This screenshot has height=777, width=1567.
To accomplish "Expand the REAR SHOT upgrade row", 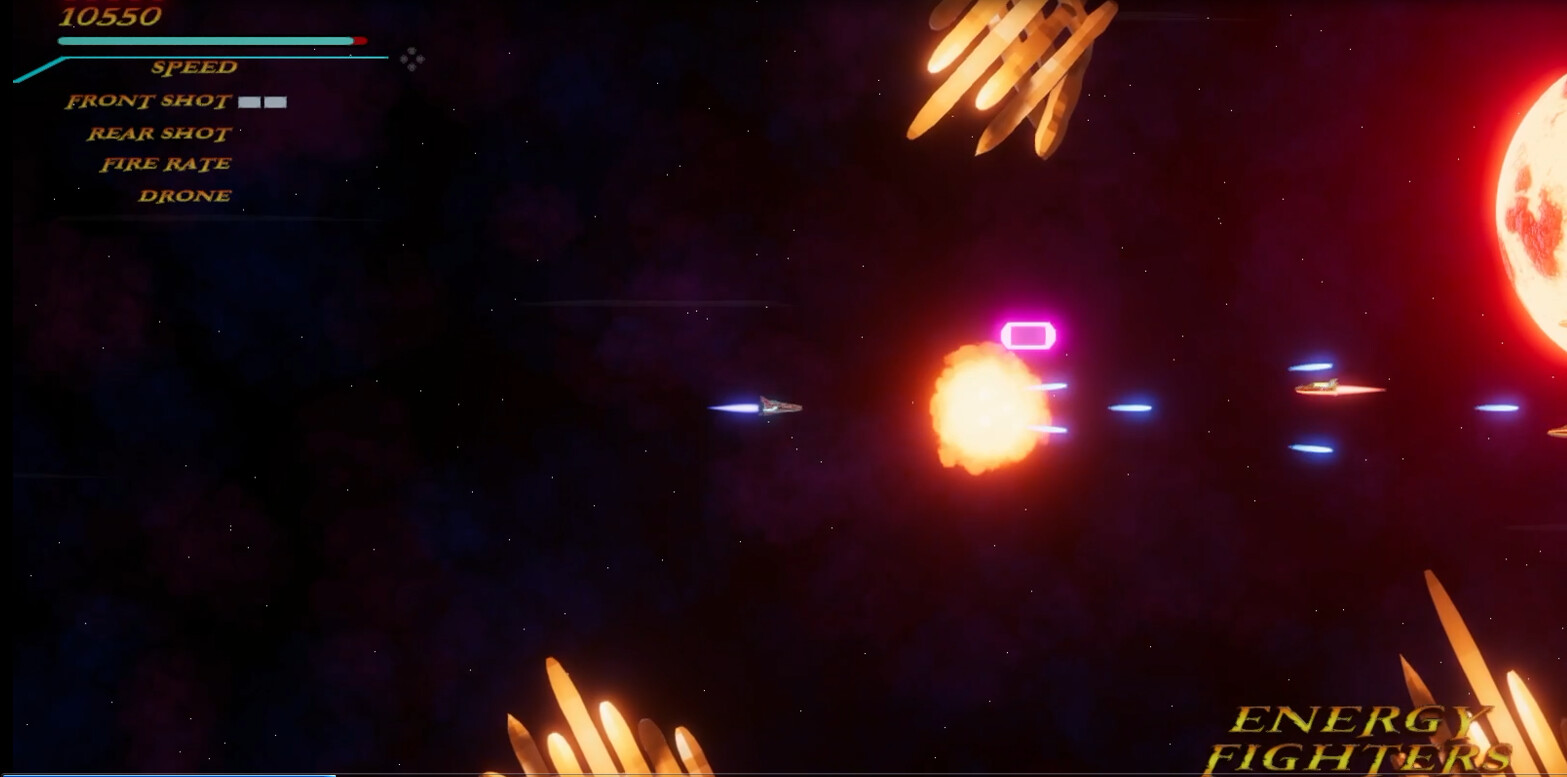I will 158,133.
